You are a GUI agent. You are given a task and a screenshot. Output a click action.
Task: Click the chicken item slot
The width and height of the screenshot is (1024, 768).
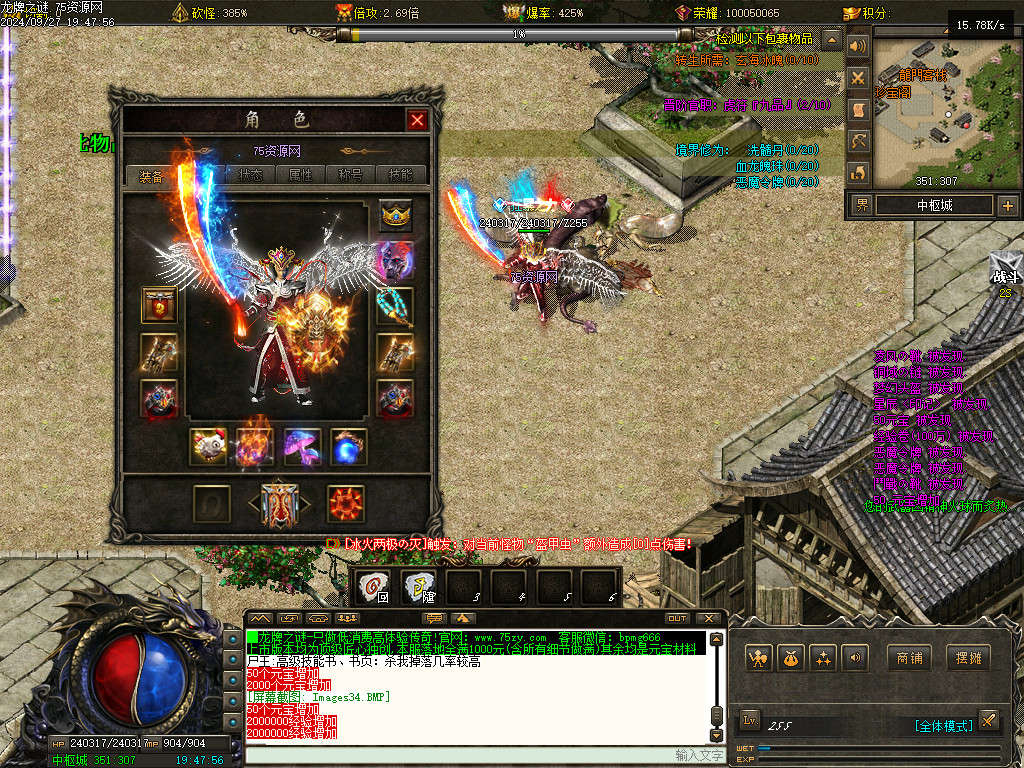[209, 447]
